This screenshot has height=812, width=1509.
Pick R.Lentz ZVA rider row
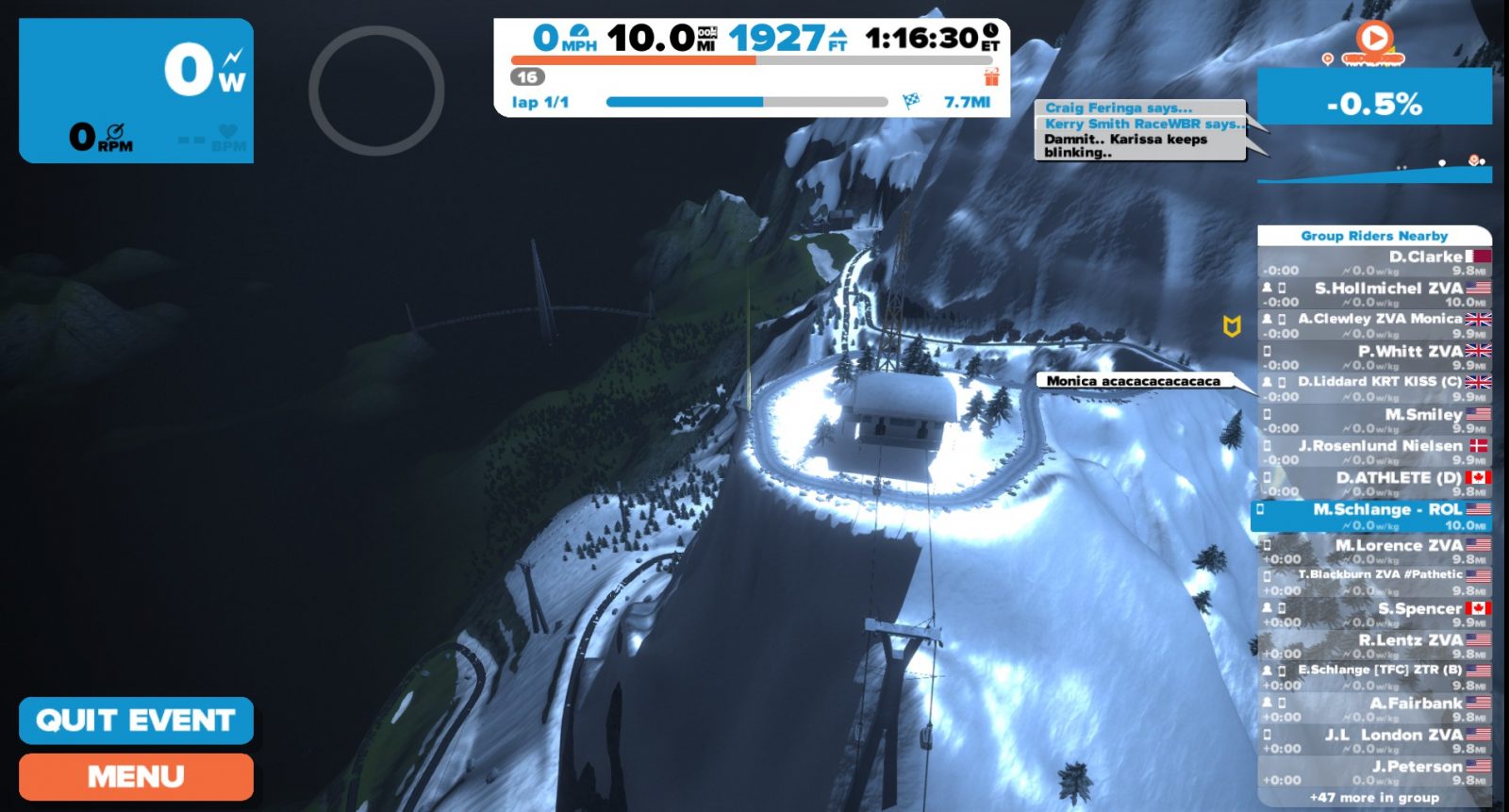click(x=1374, y=646)
